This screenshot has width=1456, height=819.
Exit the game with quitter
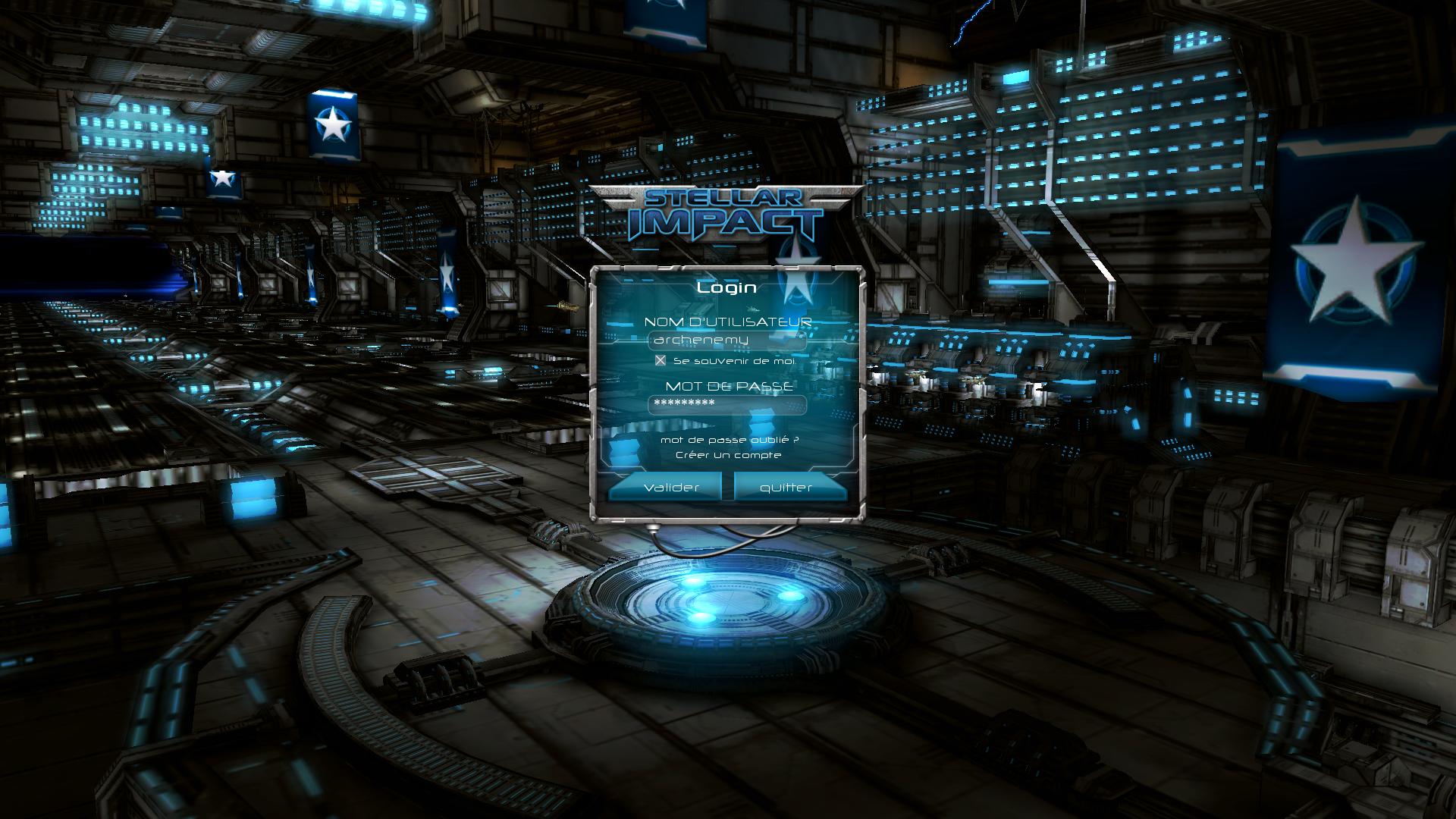(x=786, y=487)
